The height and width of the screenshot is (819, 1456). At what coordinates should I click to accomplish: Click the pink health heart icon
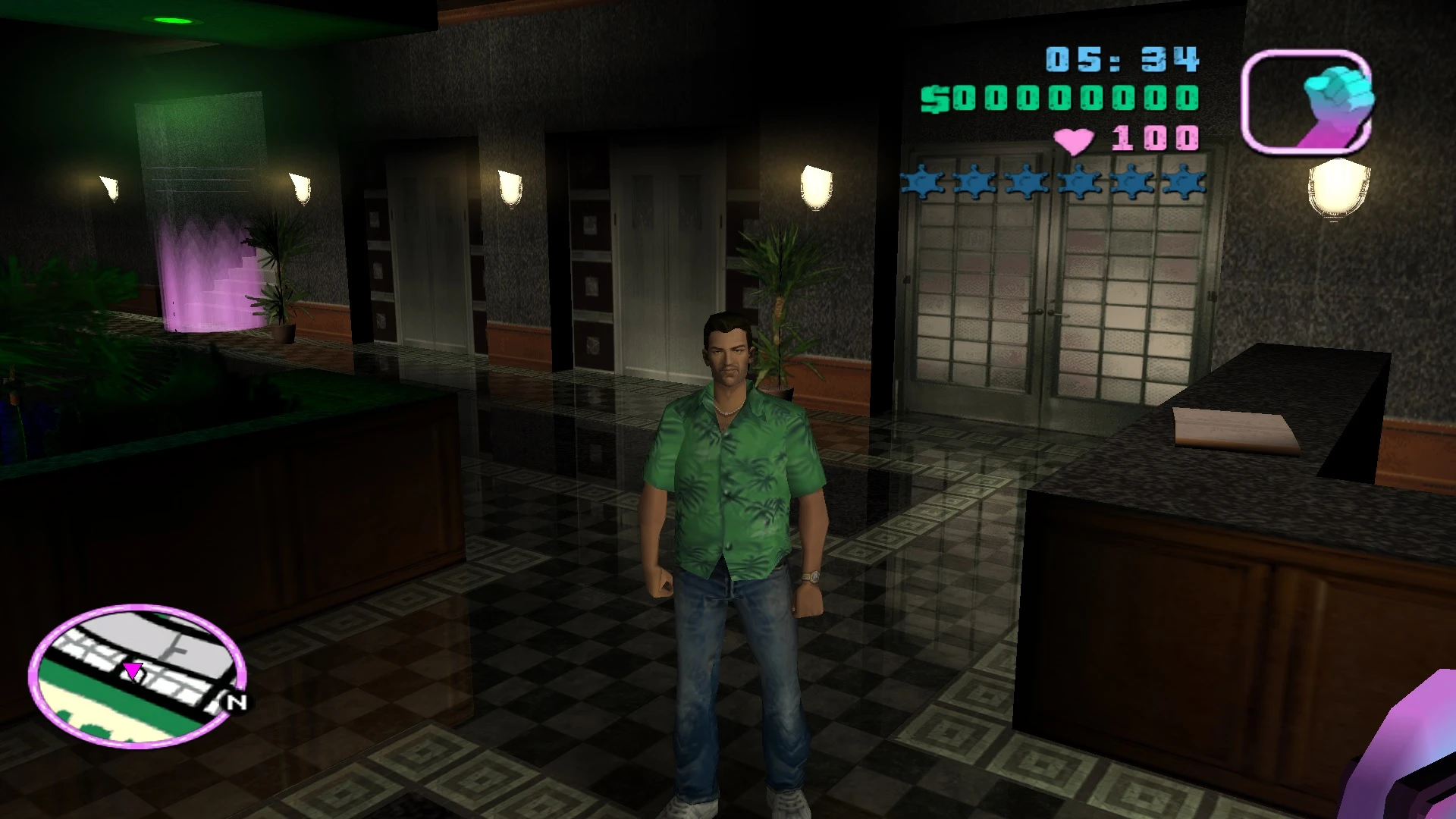(x=1074, y=139)
